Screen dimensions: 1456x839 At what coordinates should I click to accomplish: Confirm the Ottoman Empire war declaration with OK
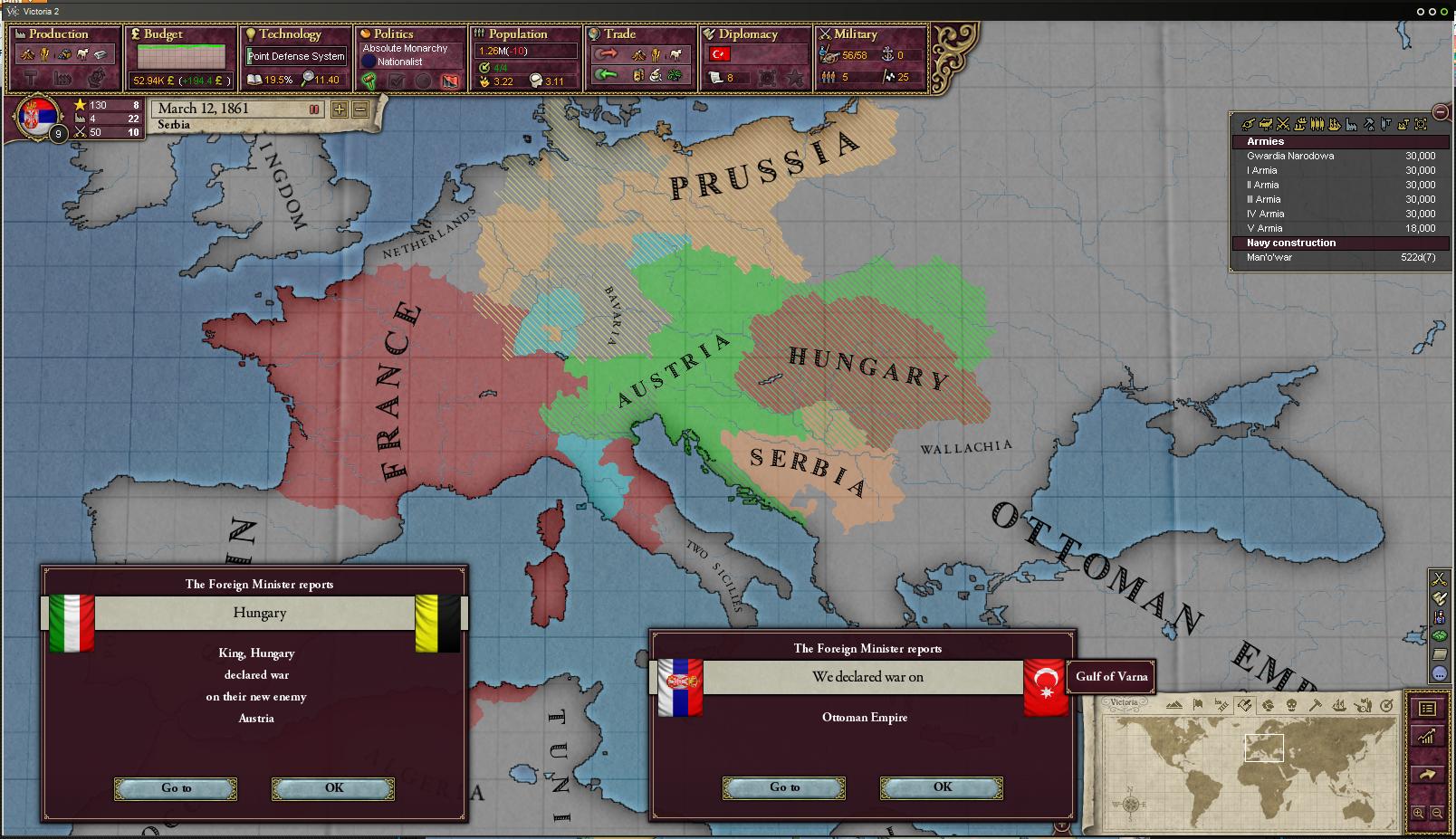tap(942, 787)
